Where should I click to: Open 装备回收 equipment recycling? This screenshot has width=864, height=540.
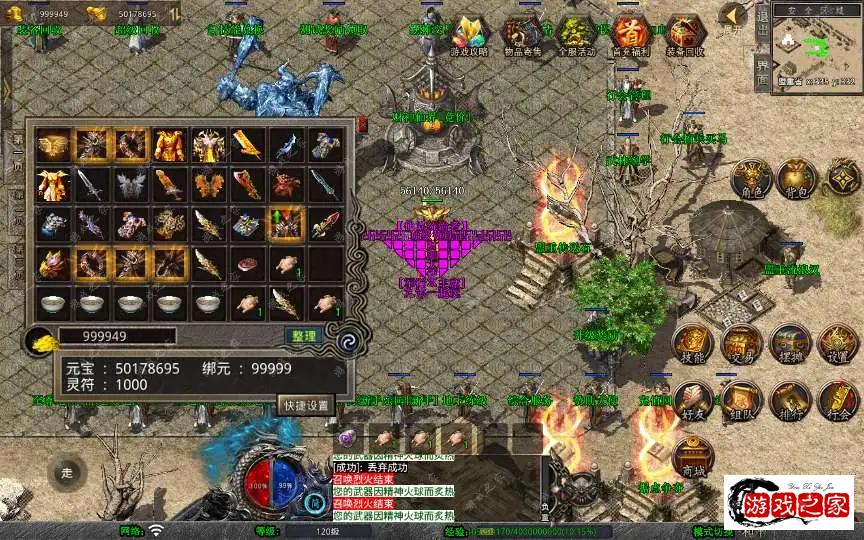click(684, 36)
